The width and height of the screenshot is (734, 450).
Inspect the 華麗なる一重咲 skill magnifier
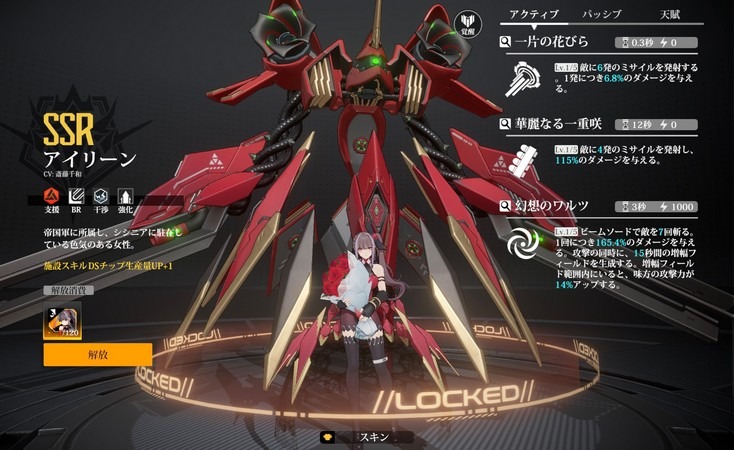tap(506, 125)
